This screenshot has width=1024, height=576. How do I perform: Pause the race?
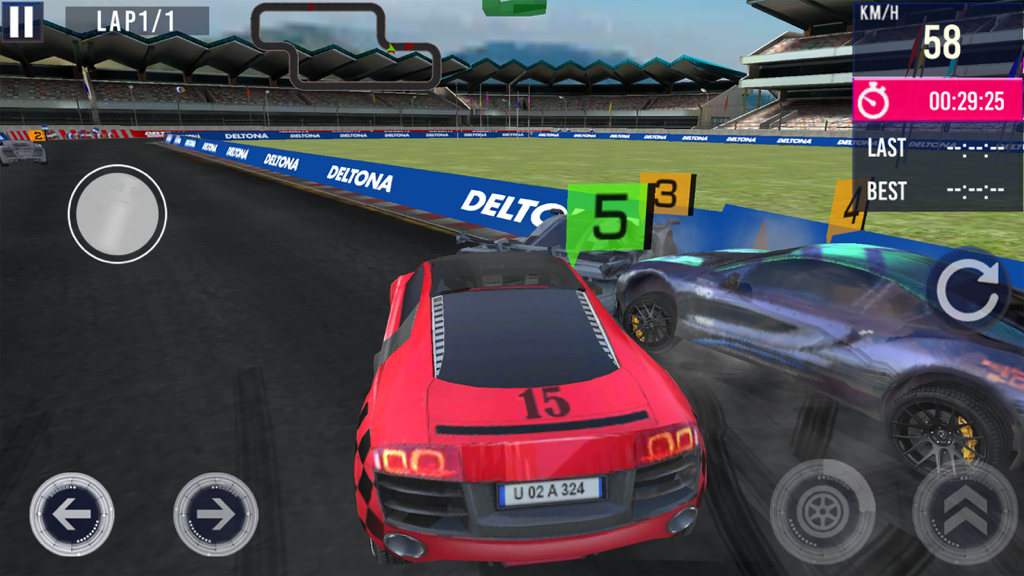pyautogui.click(x=23, y=20)
